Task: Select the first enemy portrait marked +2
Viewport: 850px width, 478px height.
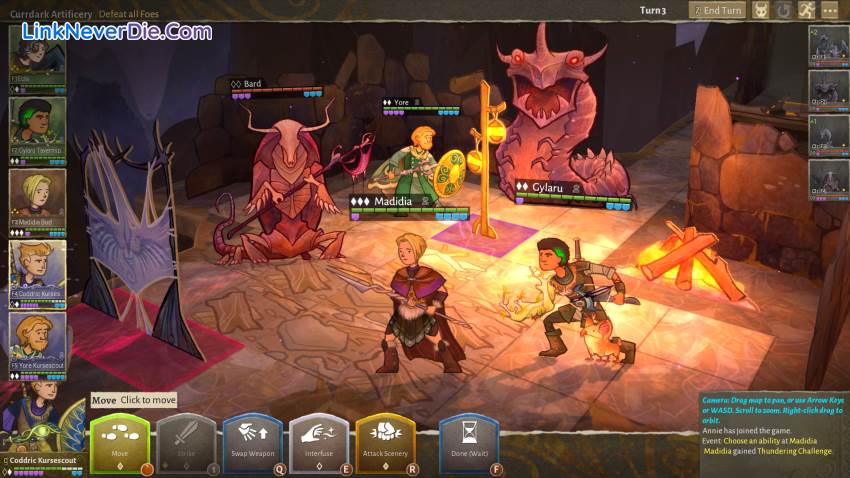Action: pos(828,46)
